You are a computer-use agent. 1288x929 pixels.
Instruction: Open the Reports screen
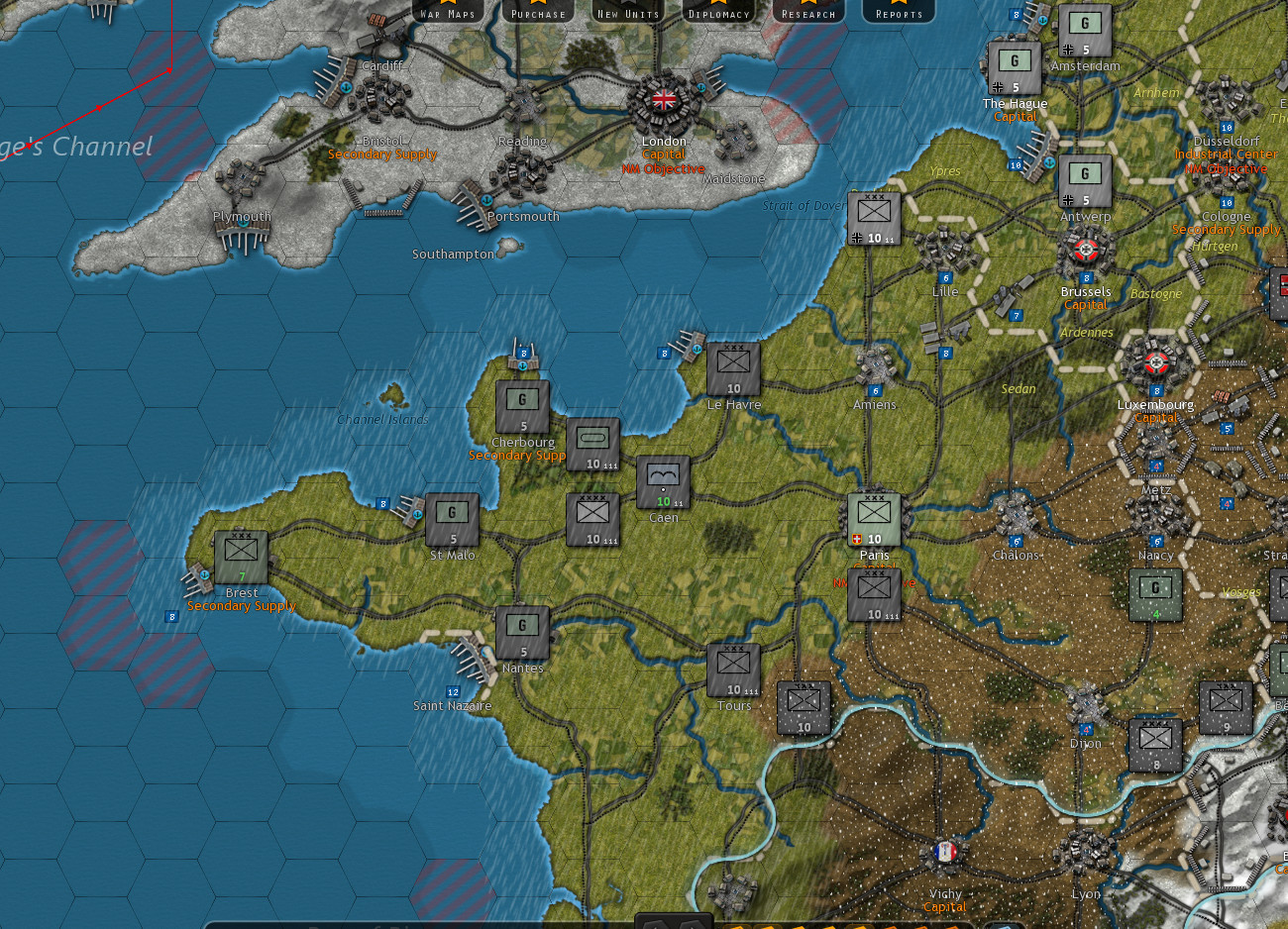pos(898,12)
